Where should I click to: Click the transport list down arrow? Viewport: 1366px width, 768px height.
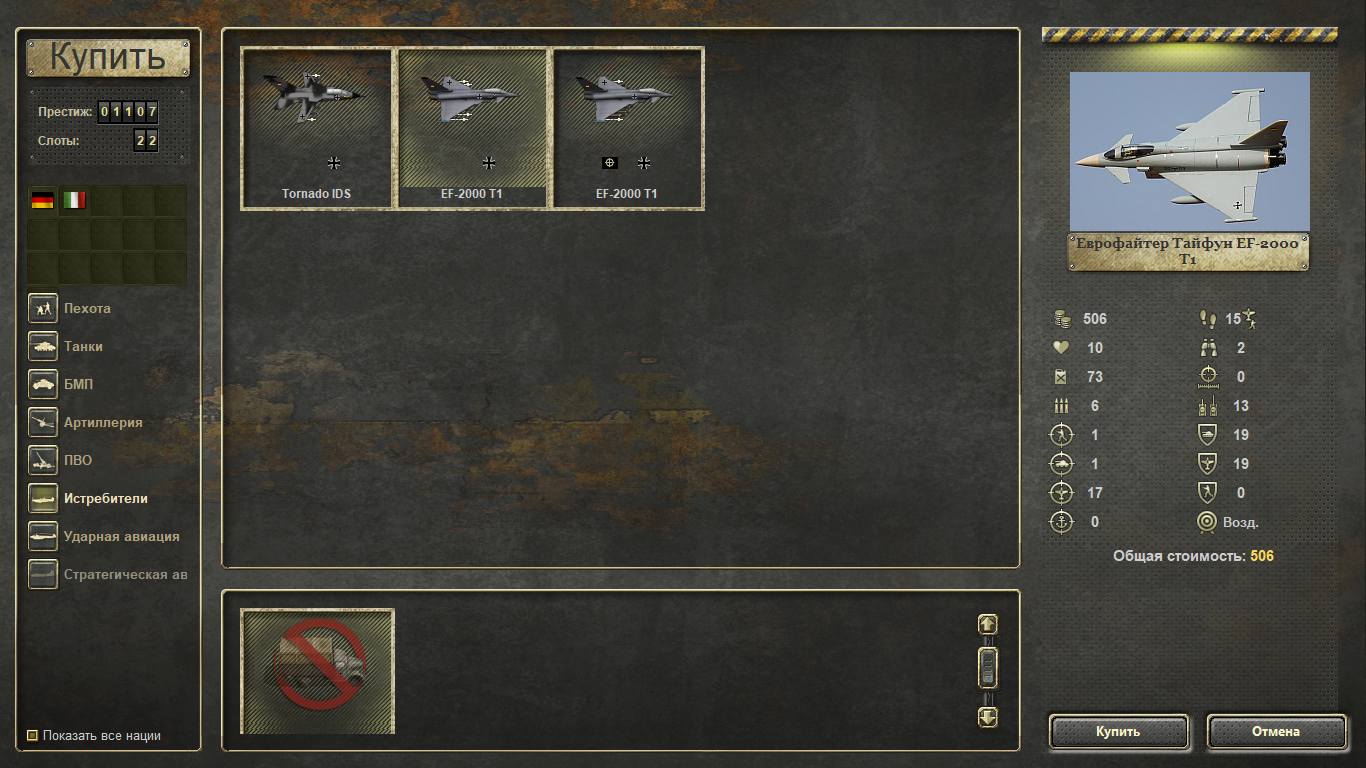987,716
